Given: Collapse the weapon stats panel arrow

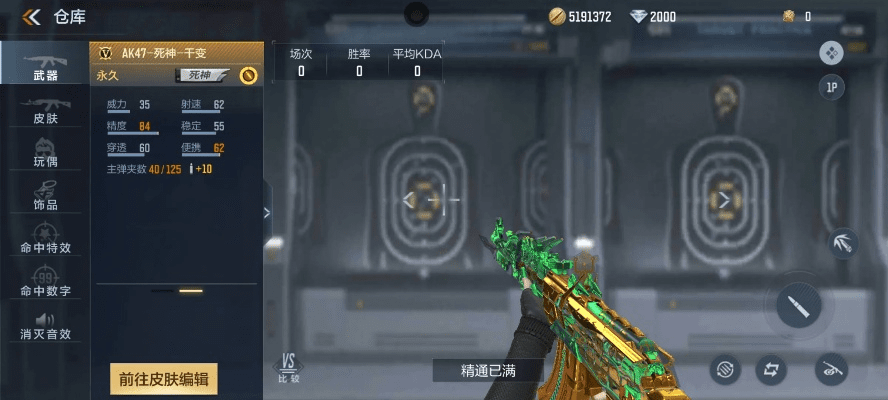Looking at the screenshot, I should 266,212.
